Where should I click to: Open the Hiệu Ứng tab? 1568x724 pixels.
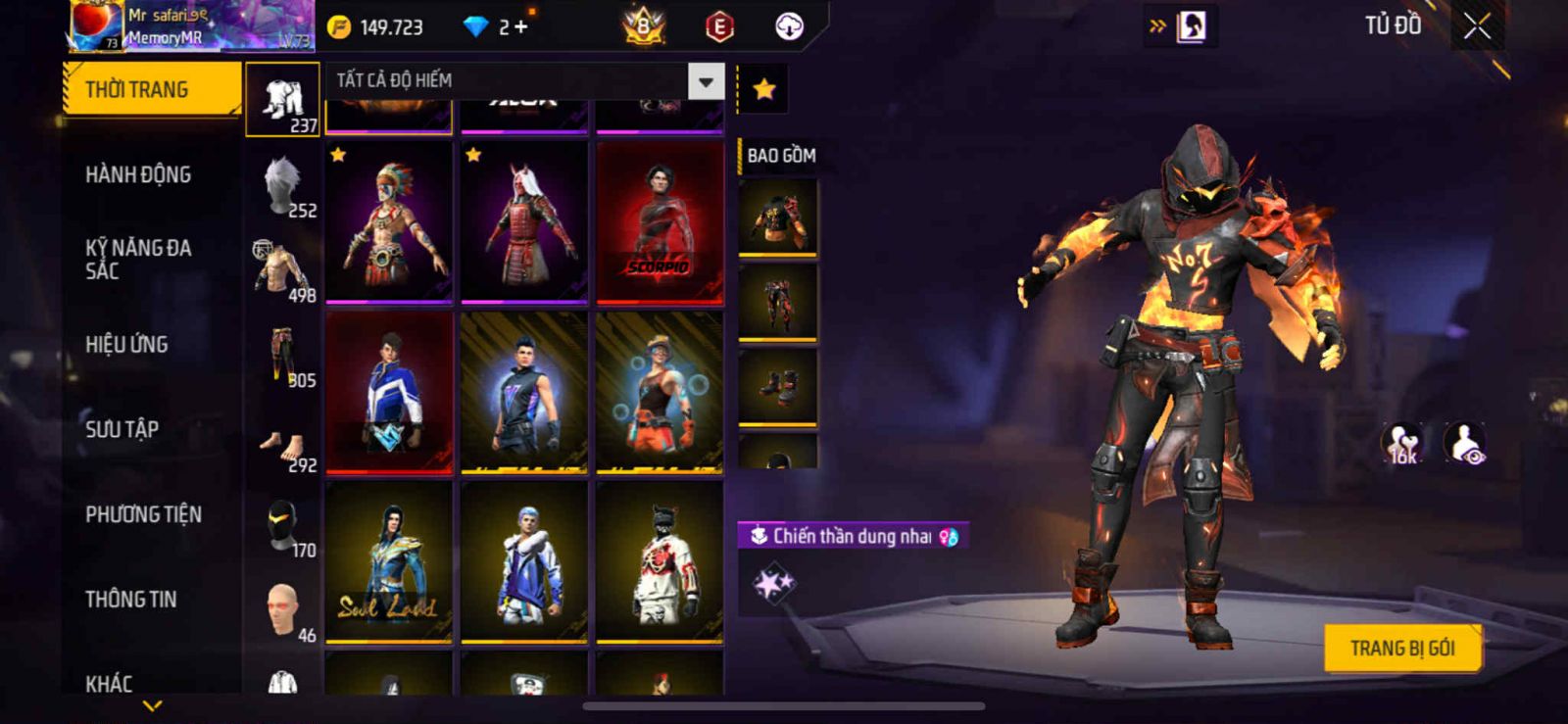click(126, 345)
